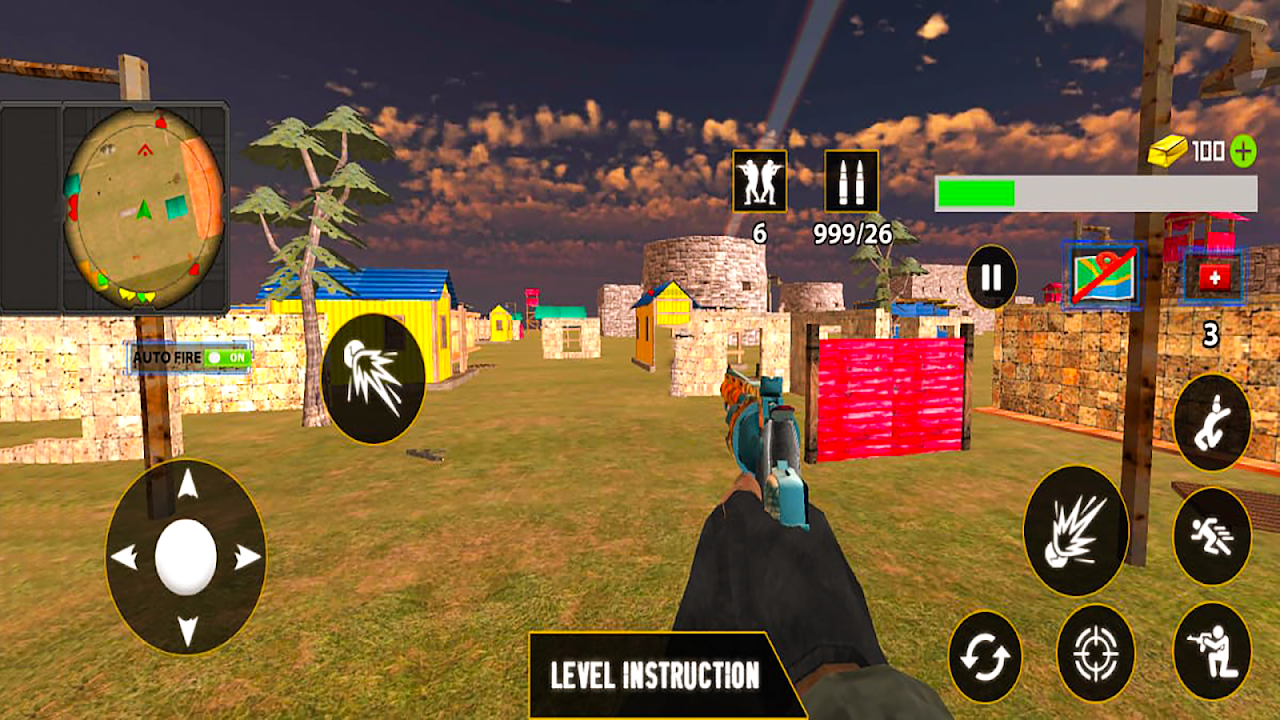Image resolution: width=1280 pixels, height=720 pixels.
Task: Move left with joystick left arrow
Action: [125, 557]
